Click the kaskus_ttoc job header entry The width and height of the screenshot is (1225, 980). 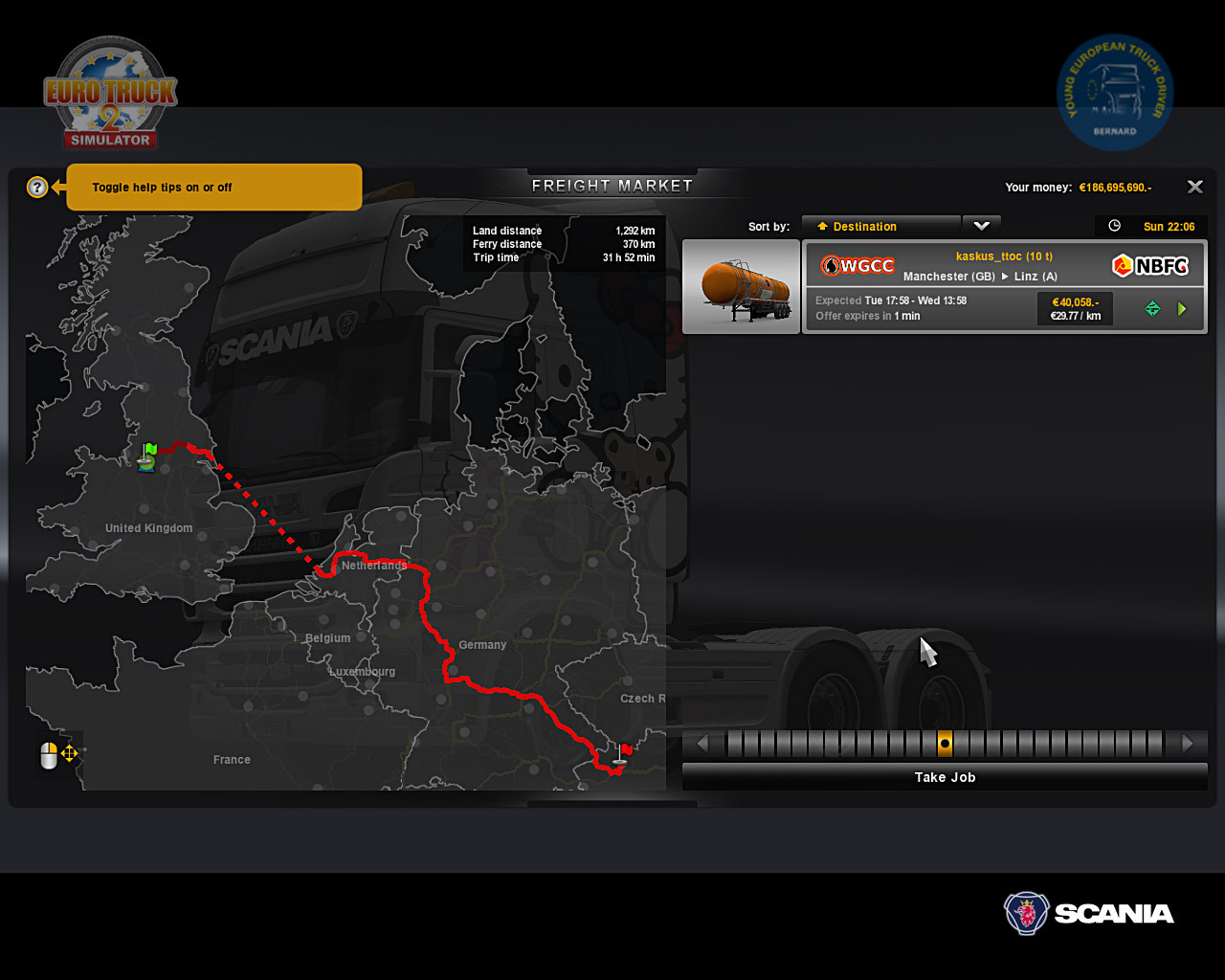pyautogui.click(x=1003, y=256)
